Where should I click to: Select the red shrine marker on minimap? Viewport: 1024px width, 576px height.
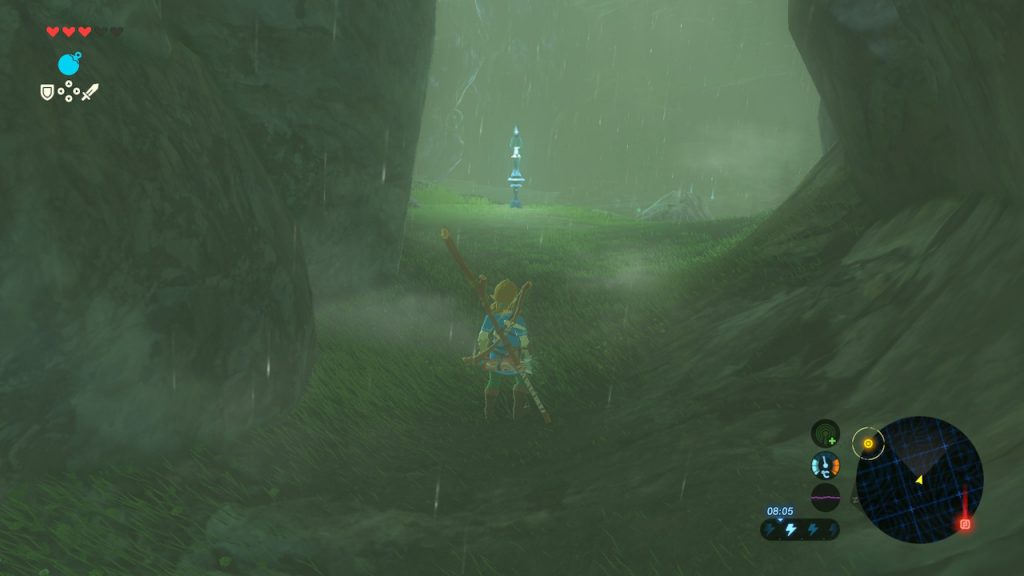(965, 523)
